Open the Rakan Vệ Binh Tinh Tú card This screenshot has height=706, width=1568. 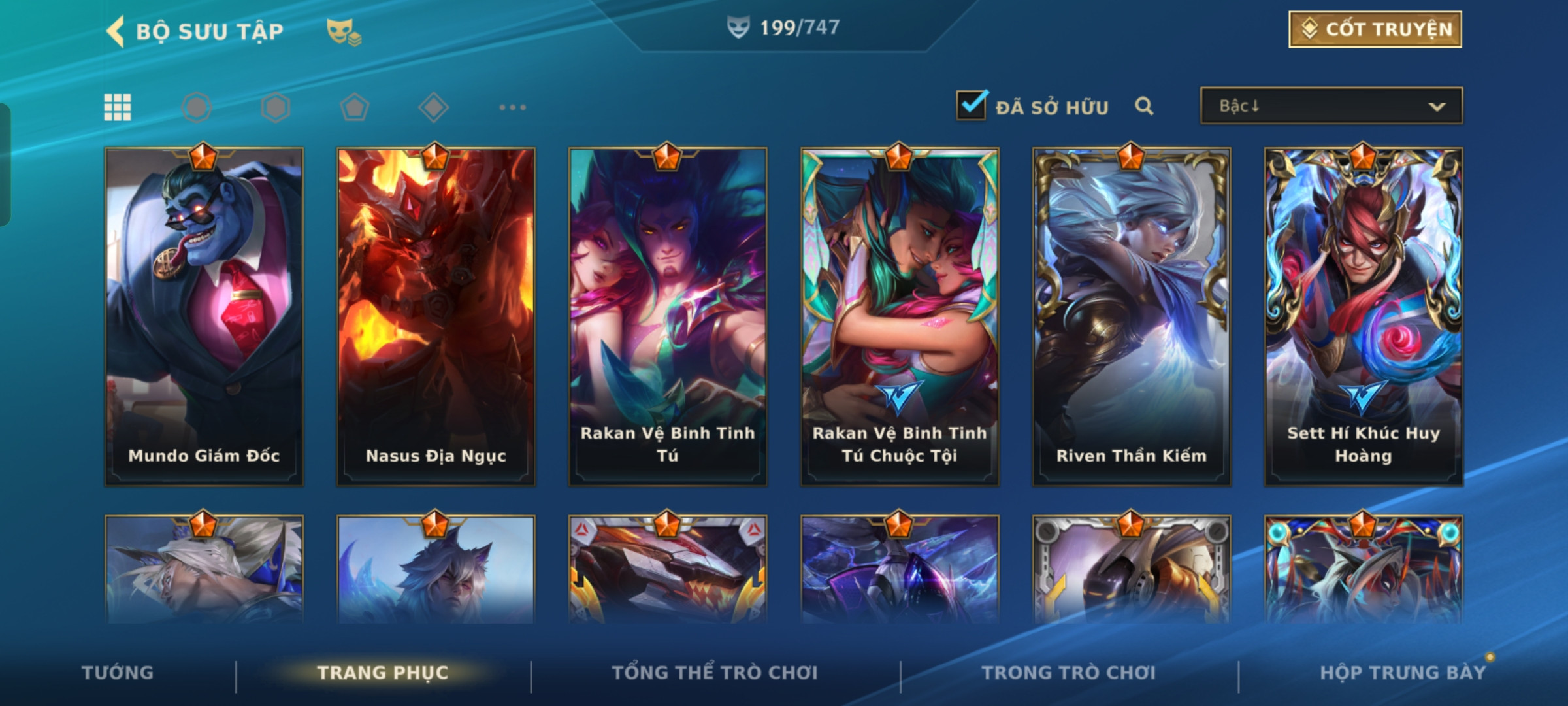click(x=668, y=317)
